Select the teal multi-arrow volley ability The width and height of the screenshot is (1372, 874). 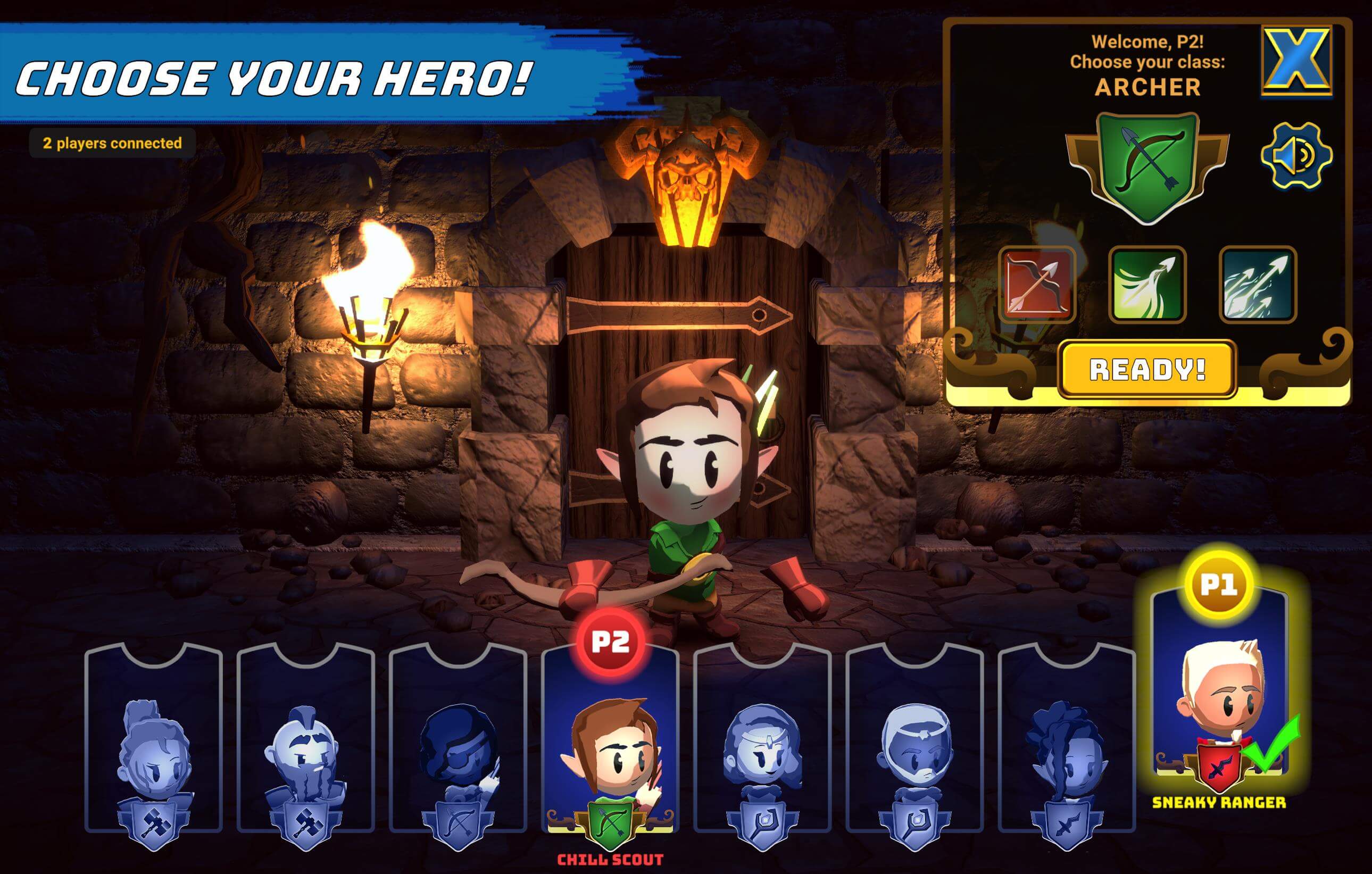coord(1258,285)
